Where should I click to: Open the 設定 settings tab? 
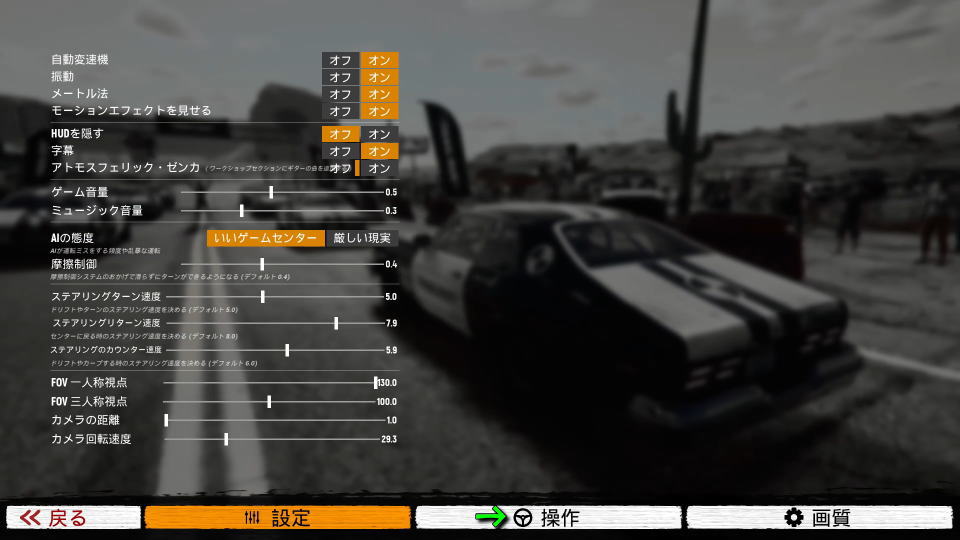click(x=277, y=517)
